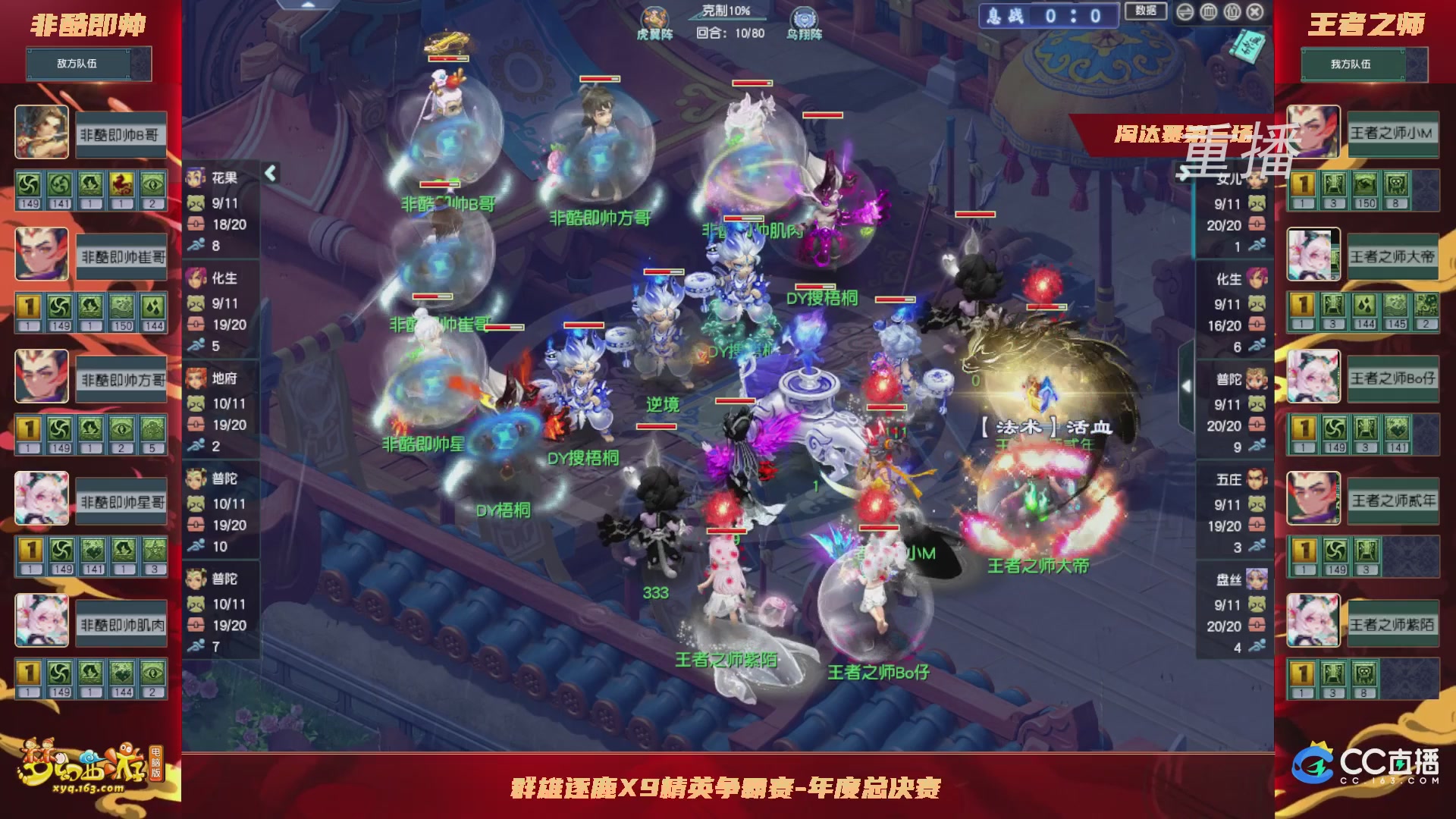Screen dimensions: 1456x819
Task: Expand the trash-can menu at top right
Action: [1208, 11]
